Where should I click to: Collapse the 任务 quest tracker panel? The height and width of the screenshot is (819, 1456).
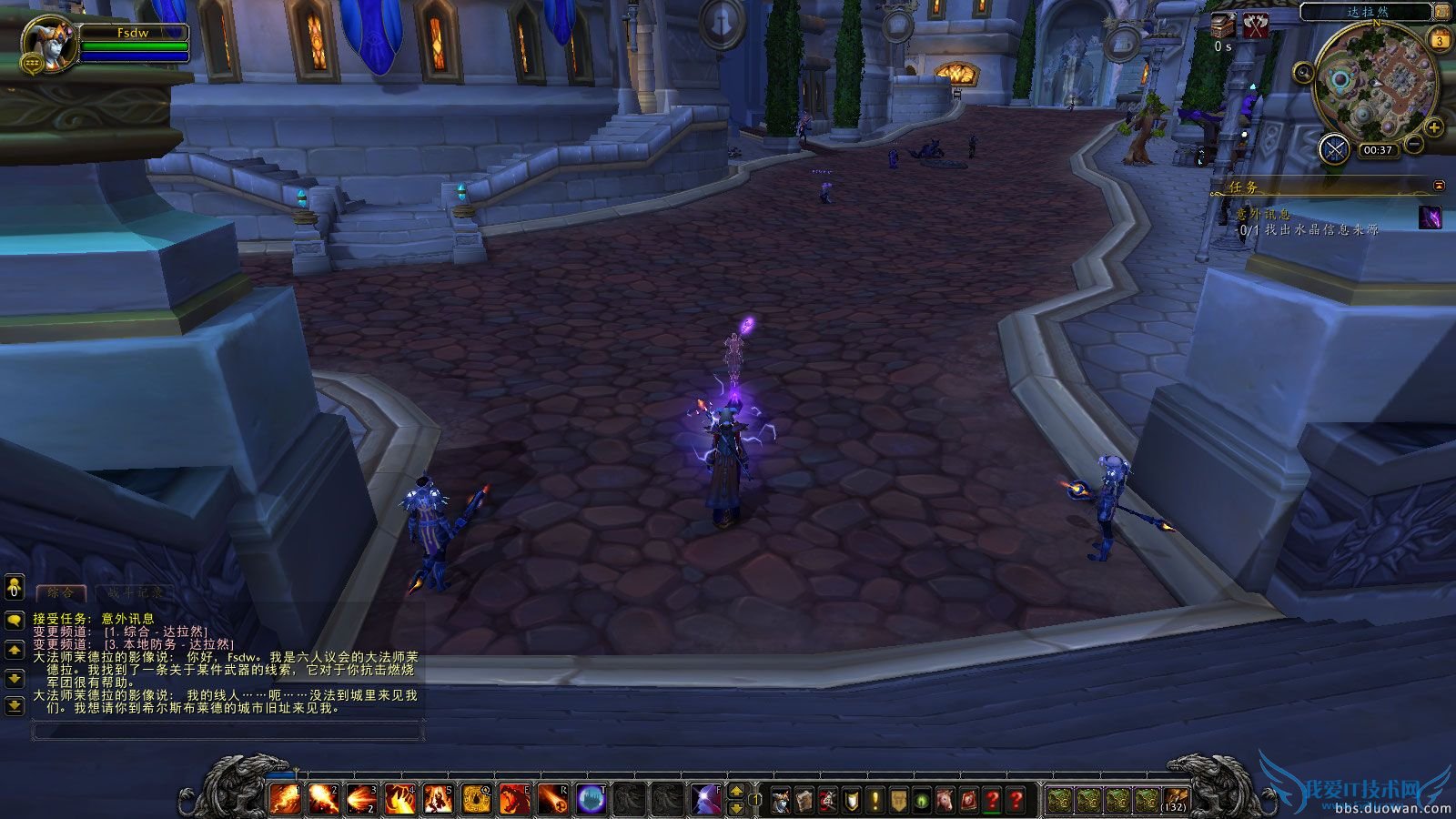tap(1438, 184)
